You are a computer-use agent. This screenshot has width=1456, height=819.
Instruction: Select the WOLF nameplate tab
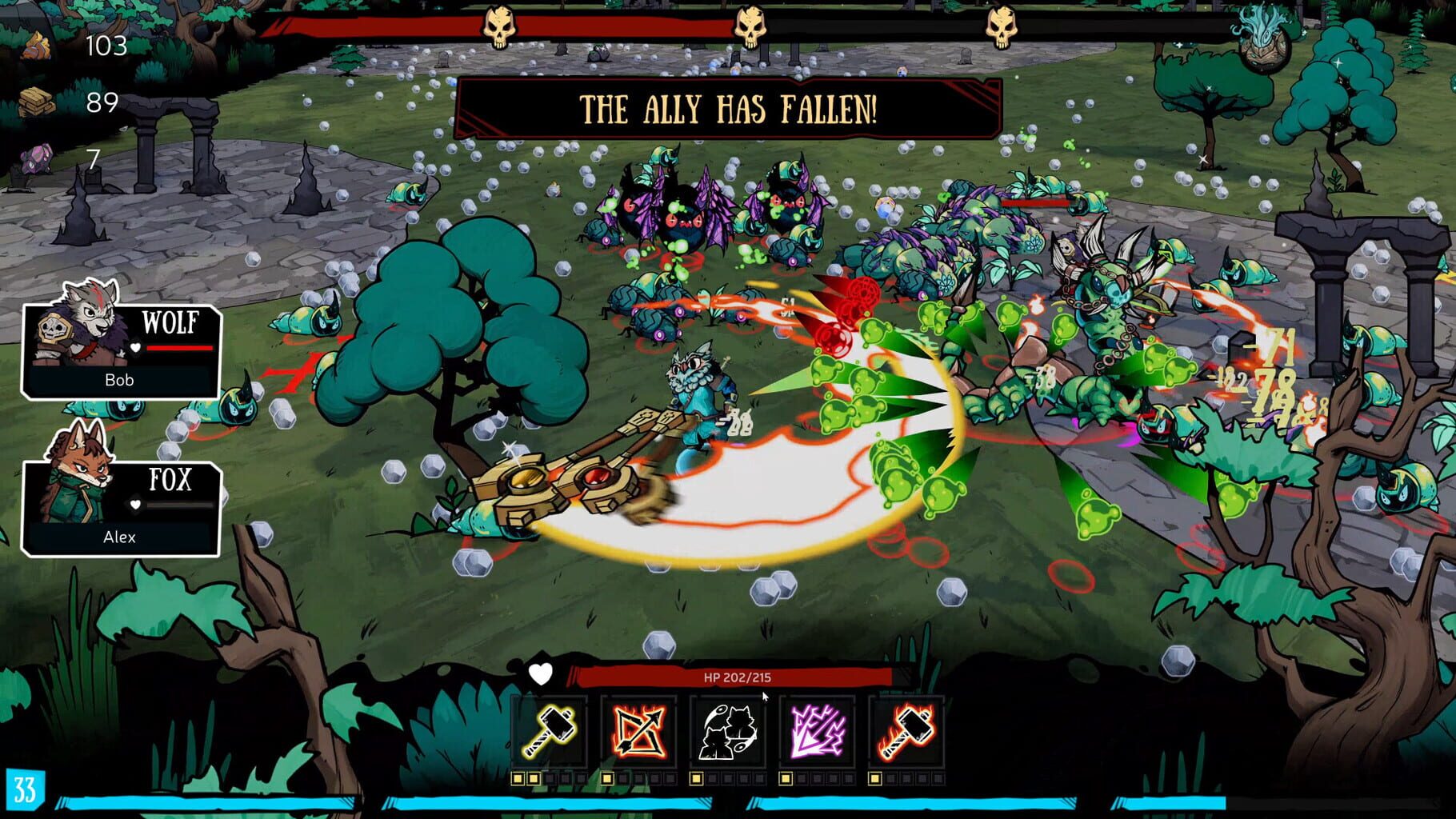170,323
